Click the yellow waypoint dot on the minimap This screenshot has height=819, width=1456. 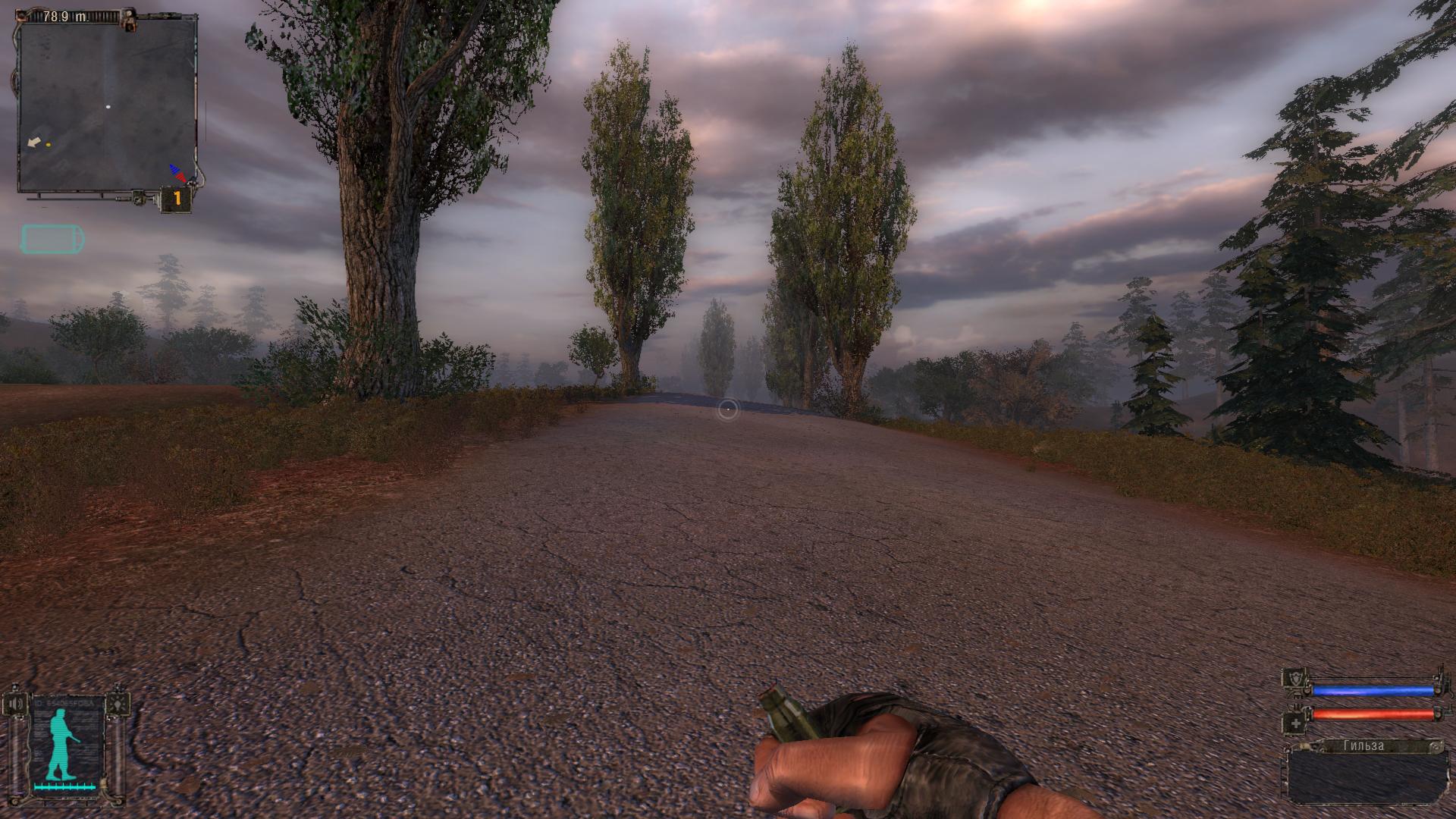pos(49,144)
